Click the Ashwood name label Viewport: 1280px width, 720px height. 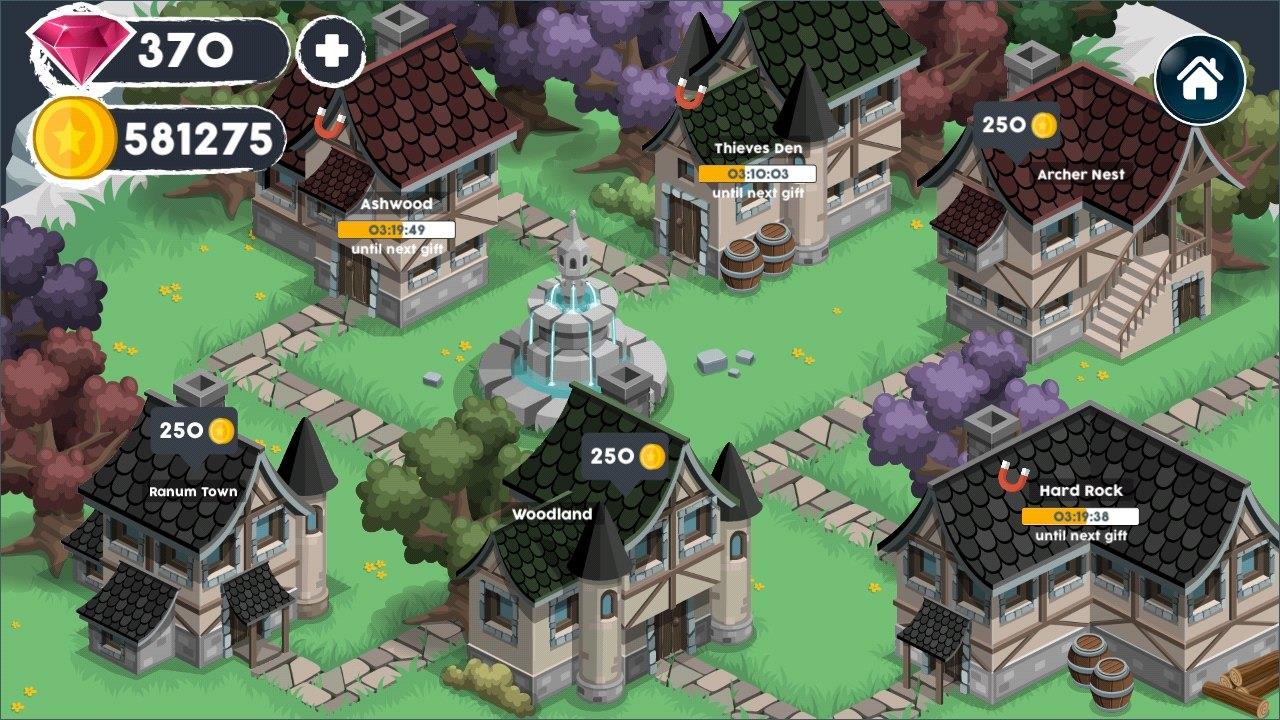pos(398,204)
